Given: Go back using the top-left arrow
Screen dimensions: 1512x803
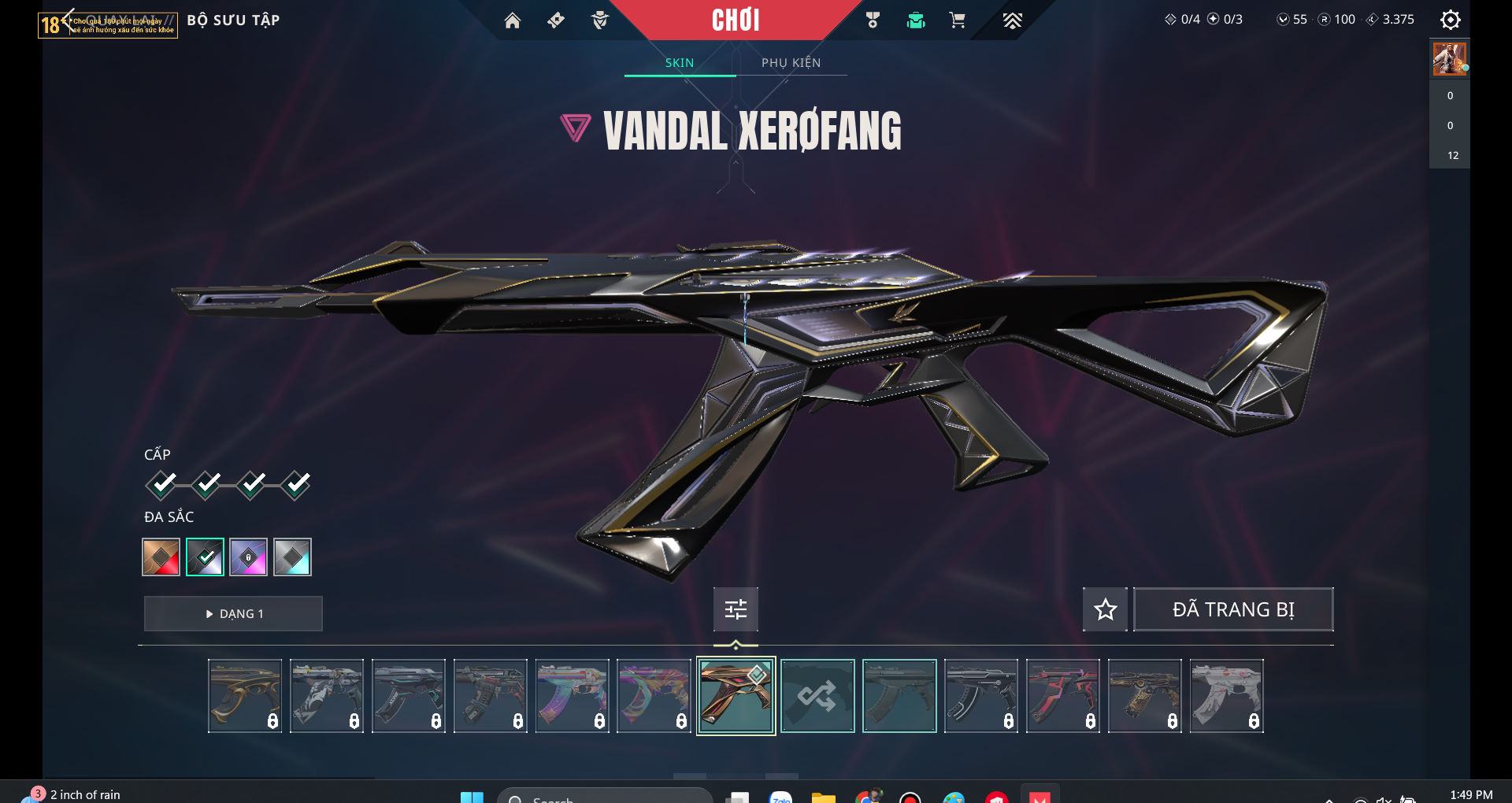Looking at the screenshot, I should pos(68,20).
